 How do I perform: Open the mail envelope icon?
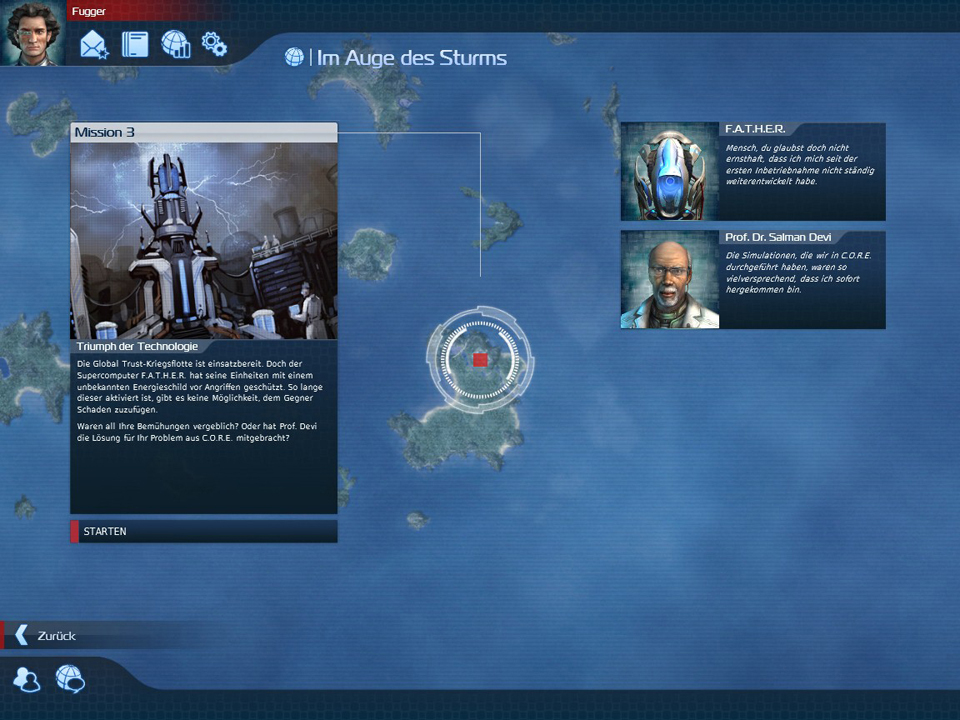tap(94, 45)
